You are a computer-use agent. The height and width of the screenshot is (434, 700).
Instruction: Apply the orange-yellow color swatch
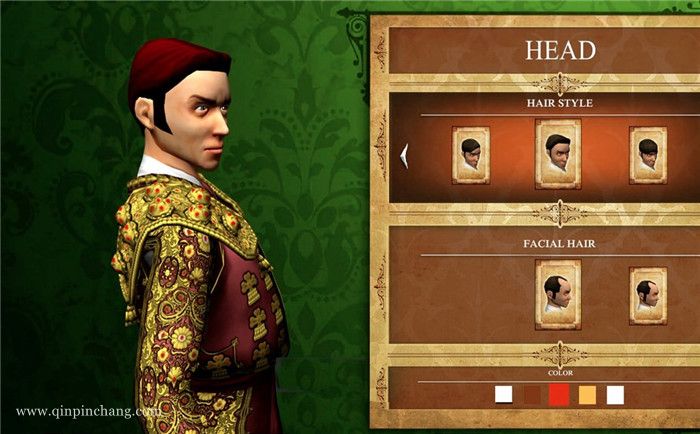coord(587,395)
